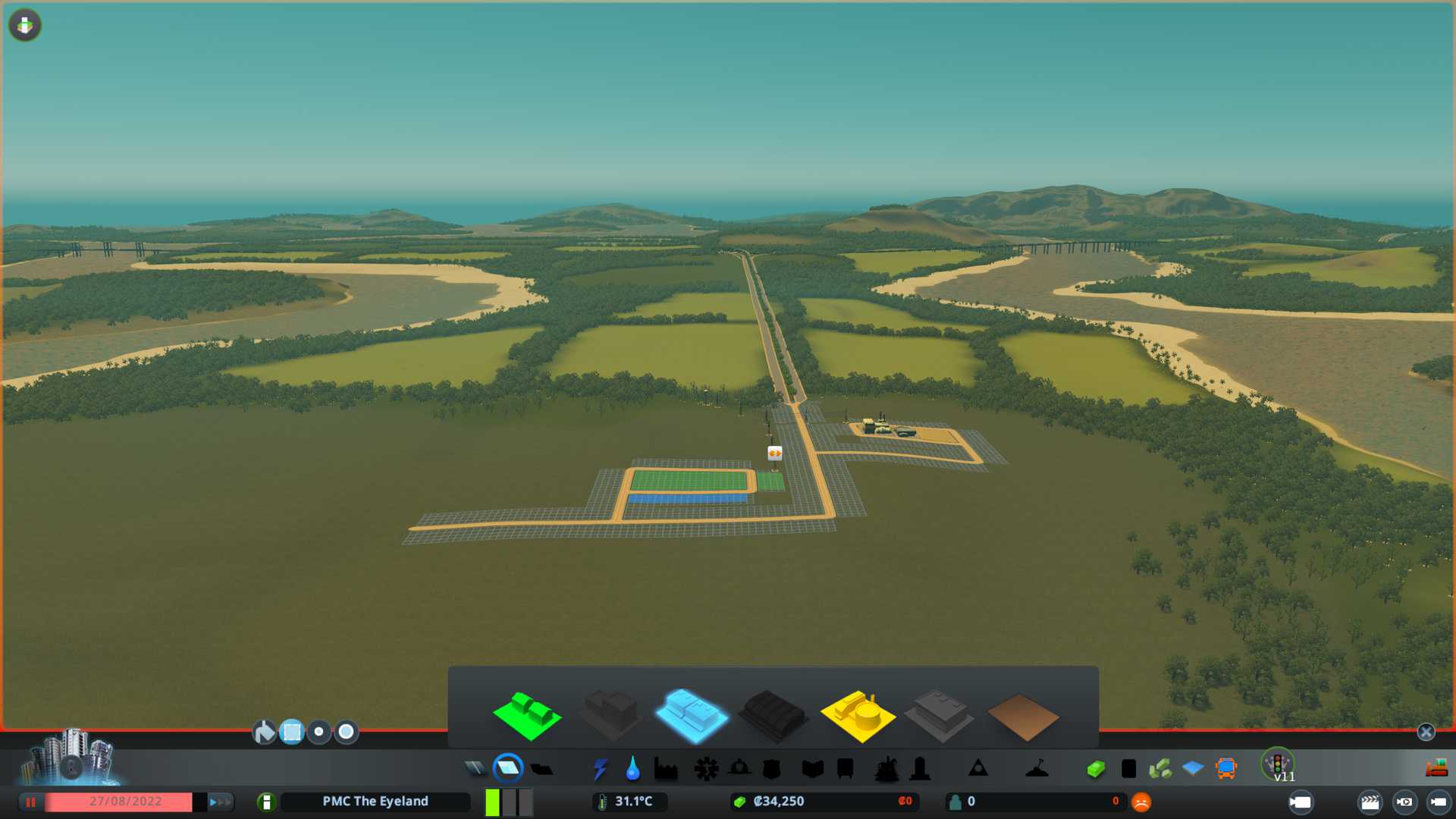Pause the simulation

(x=31, y=802)
